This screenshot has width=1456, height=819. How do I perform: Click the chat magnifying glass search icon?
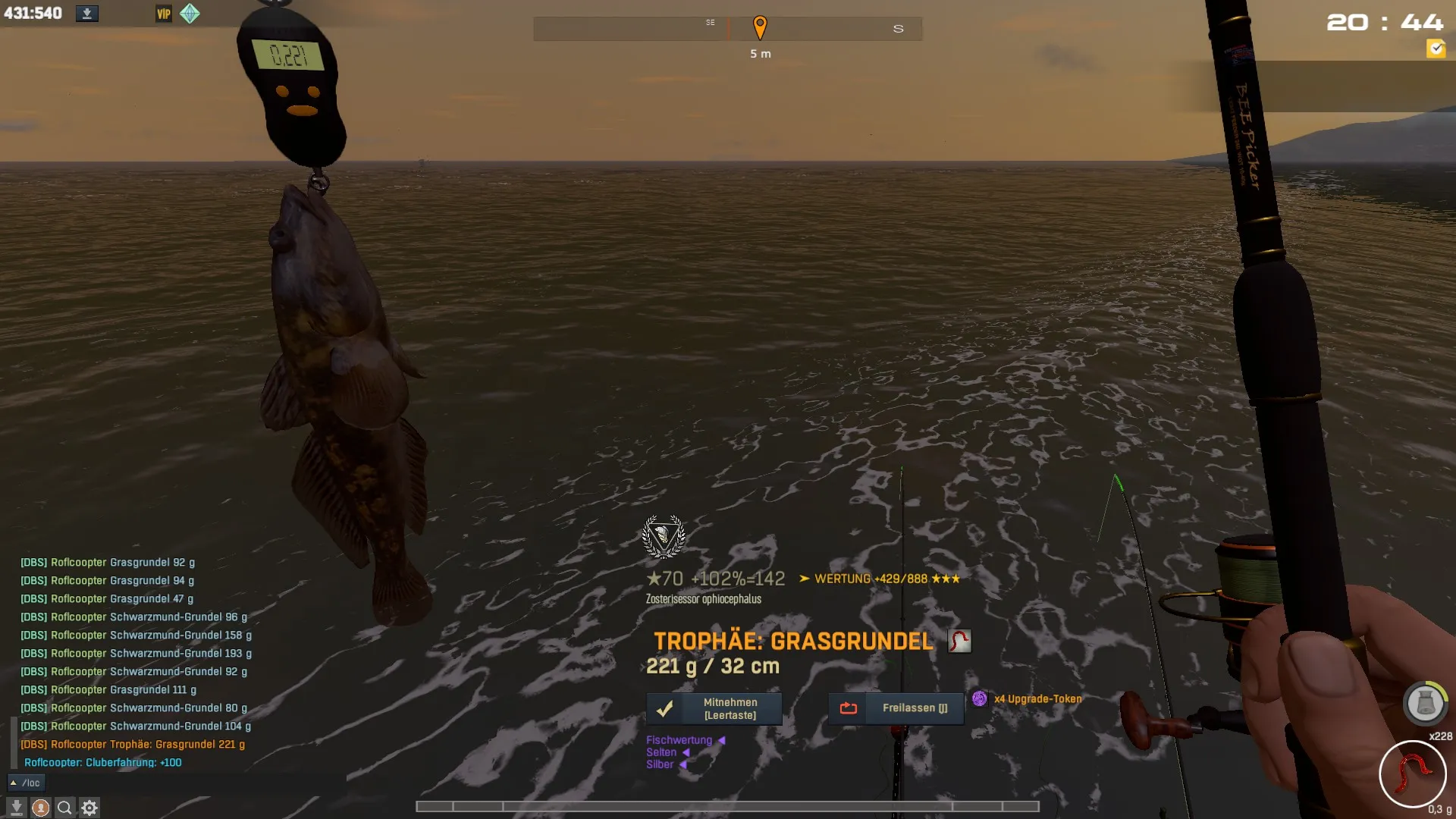[65, 808]
